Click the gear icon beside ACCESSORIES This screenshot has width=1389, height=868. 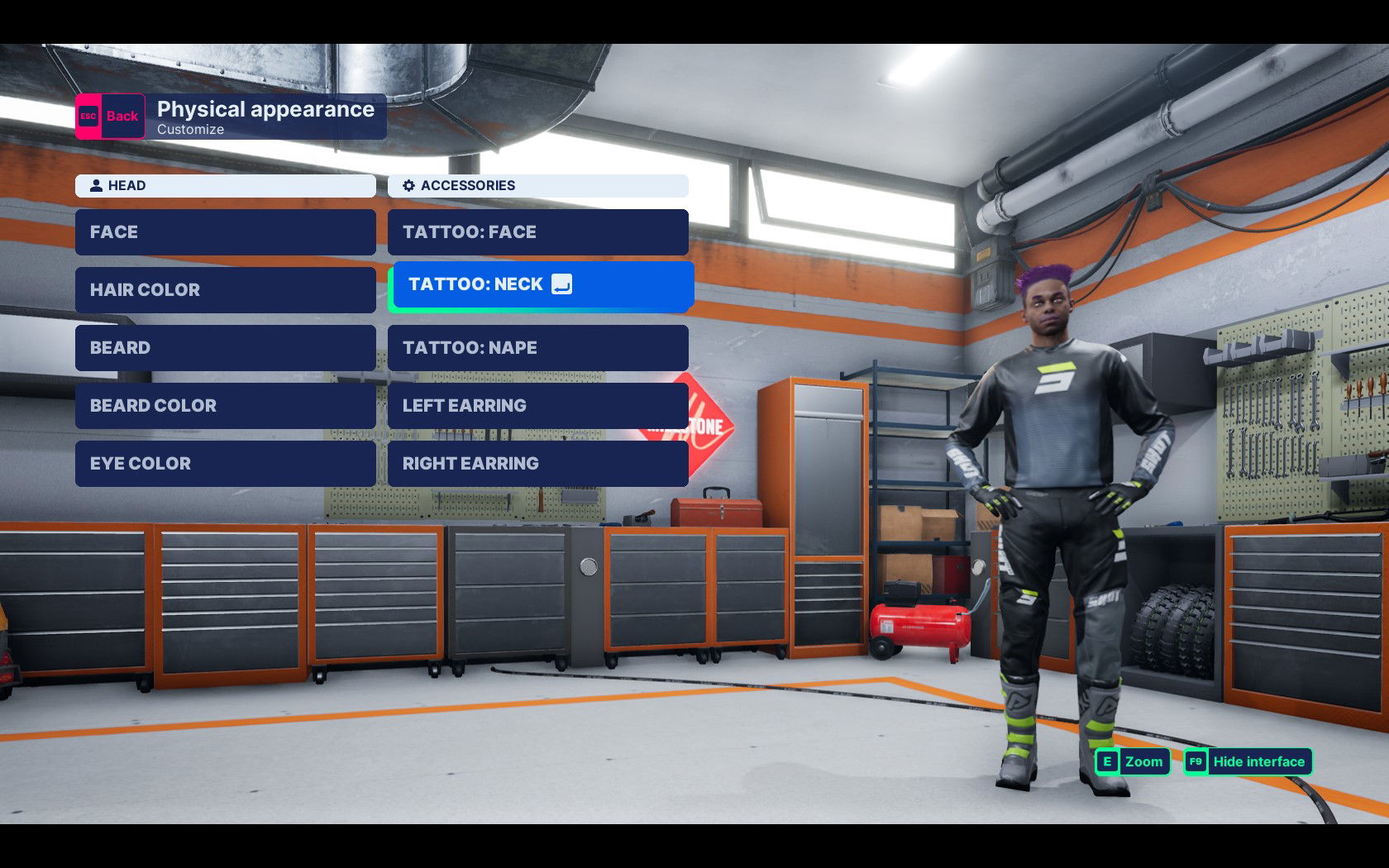(408, 186)
